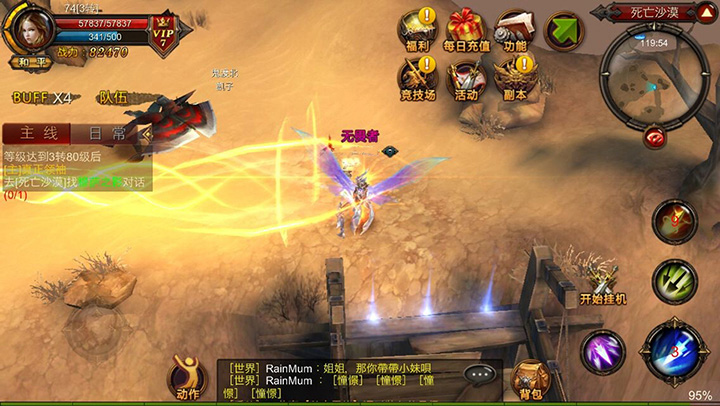
Task: Open the 功能 functions menu
Action: [x=515, y=28]
